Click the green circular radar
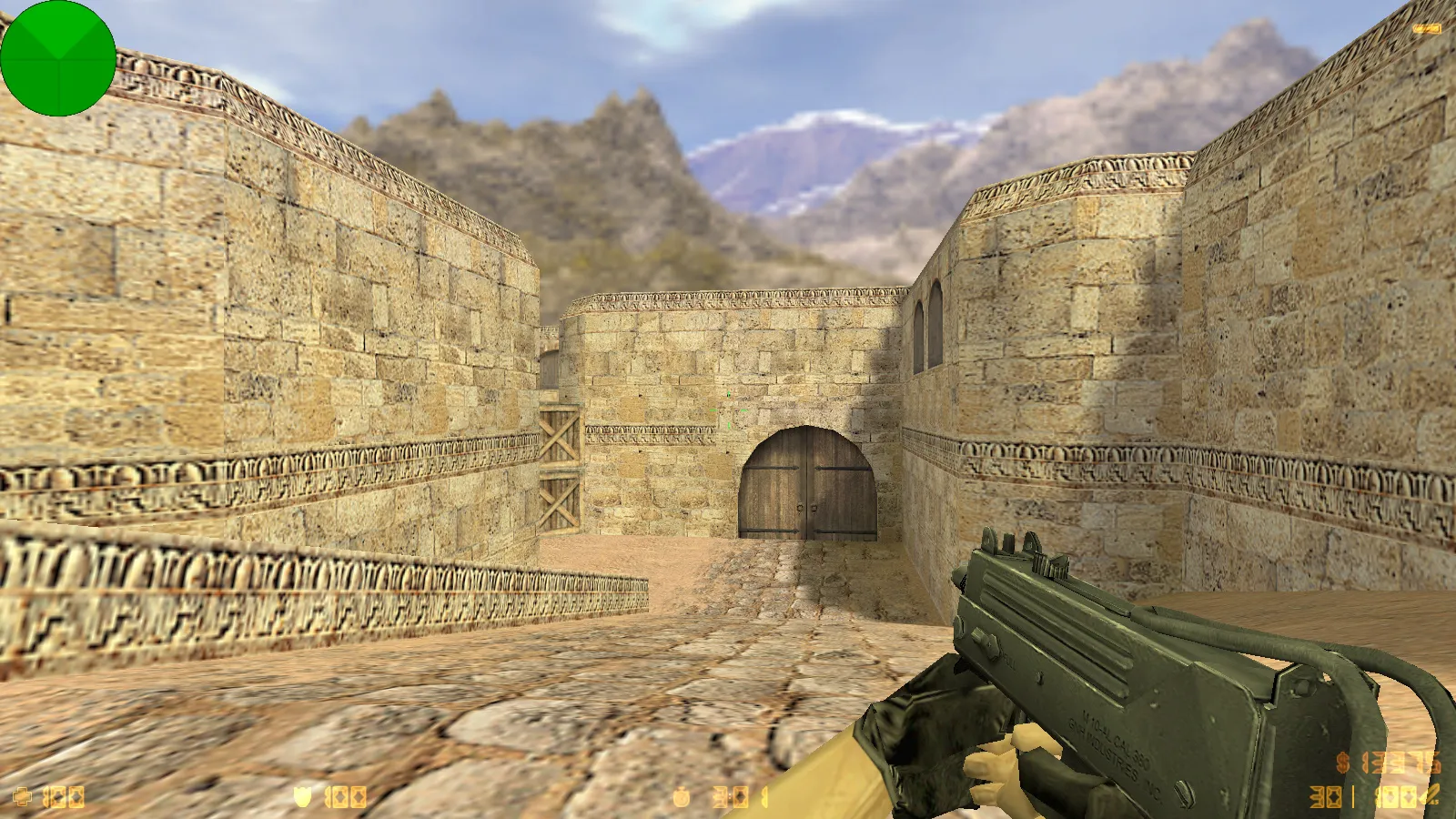Image resolution: width=1456 pixels, height=819 pixels. pos(58,58)
